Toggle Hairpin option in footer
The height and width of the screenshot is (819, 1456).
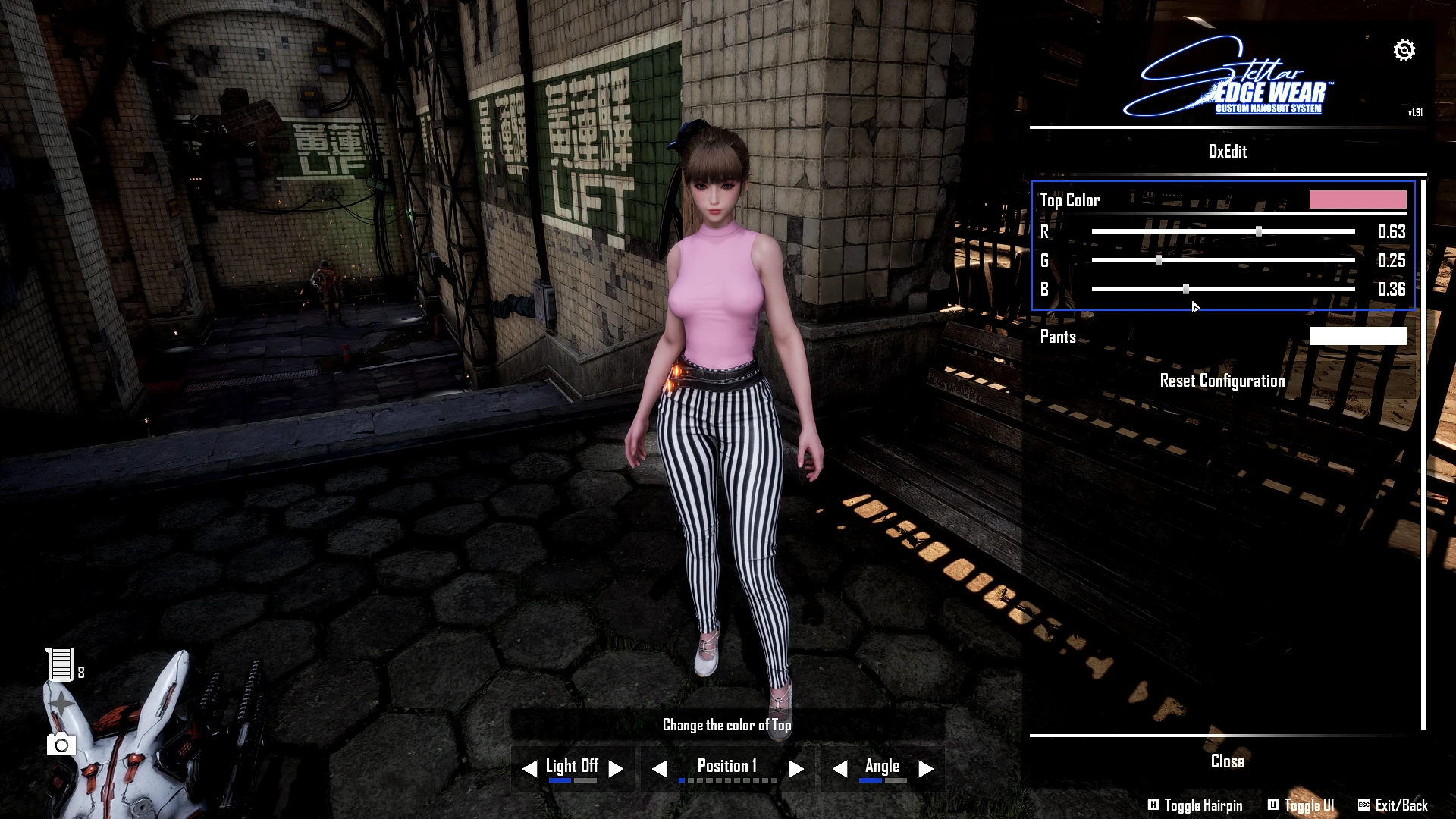point(1195,805)
